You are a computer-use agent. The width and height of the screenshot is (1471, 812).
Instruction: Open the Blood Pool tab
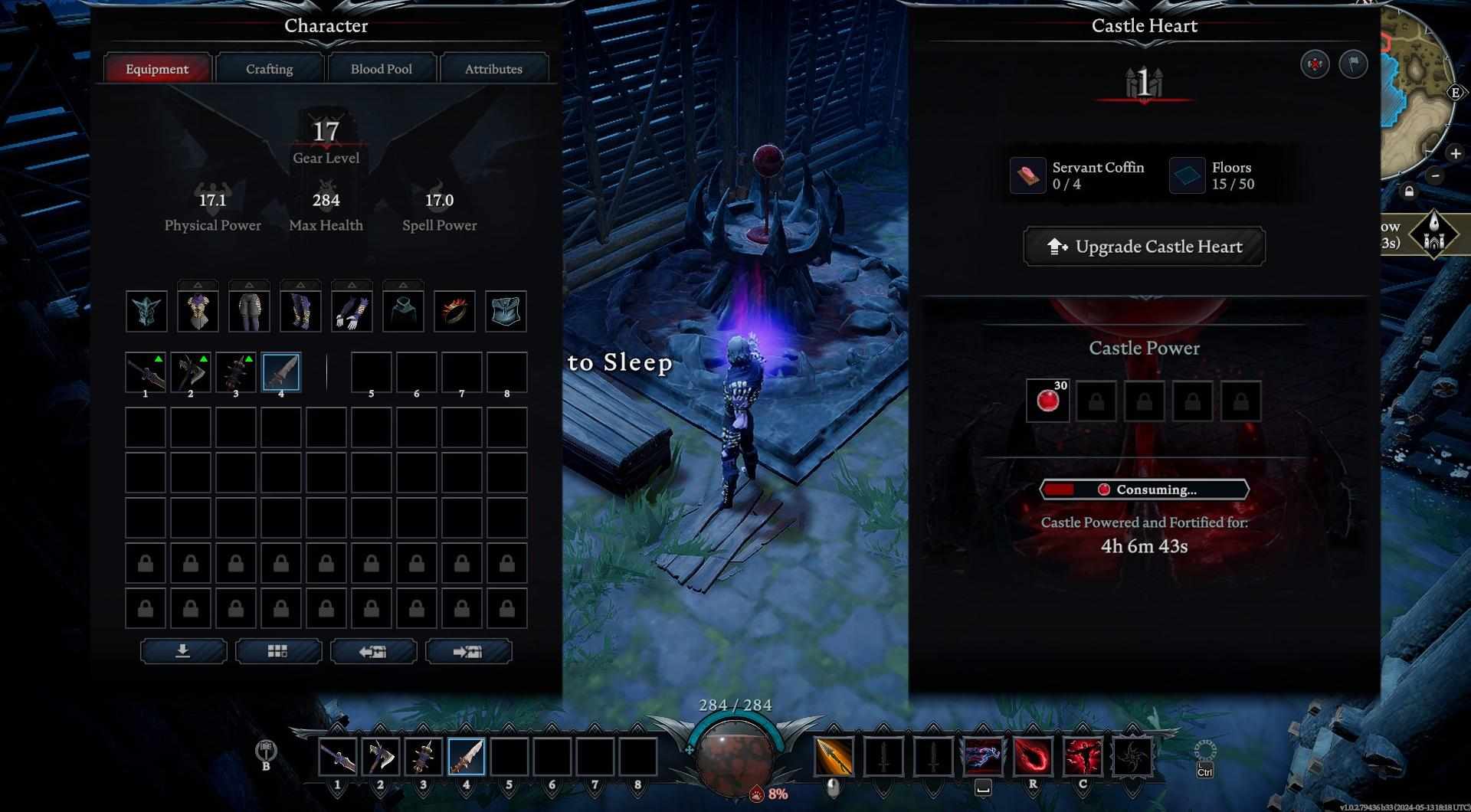click(381, 69)
